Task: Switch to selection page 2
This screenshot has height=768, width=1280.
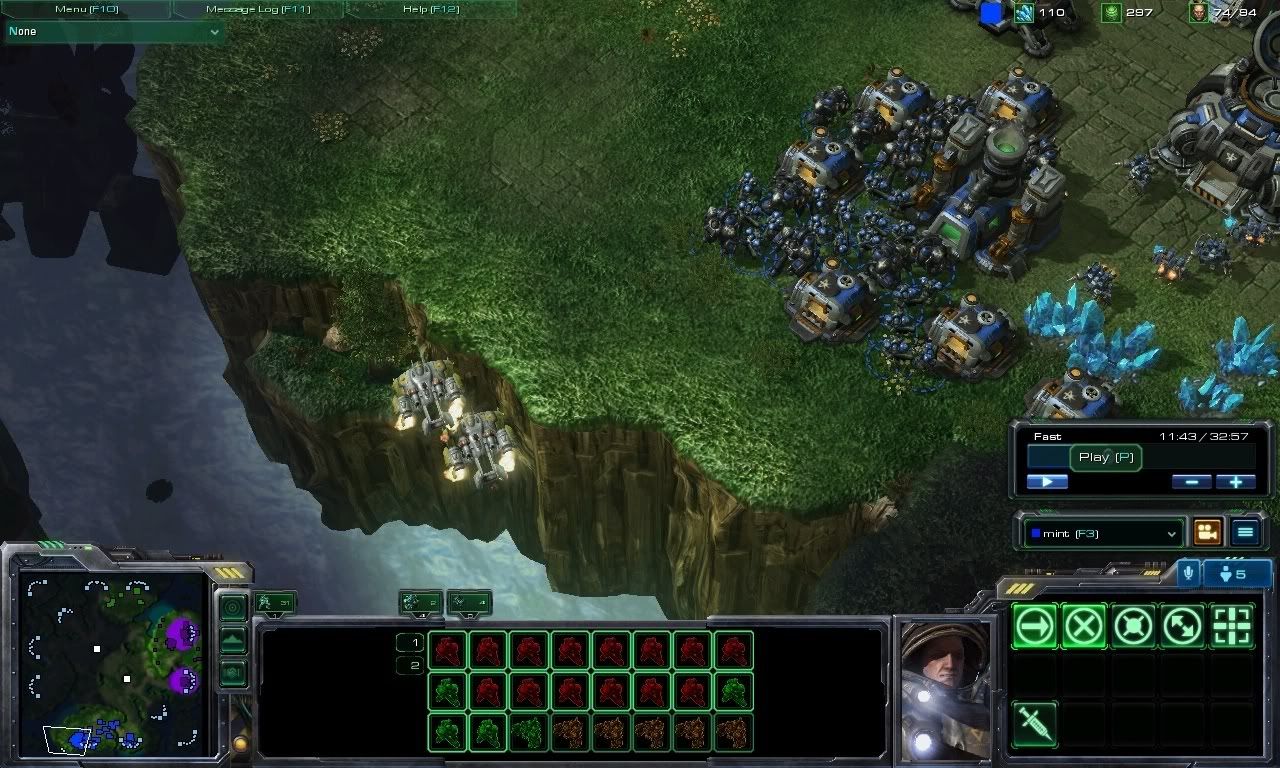Action: [410, 665]
